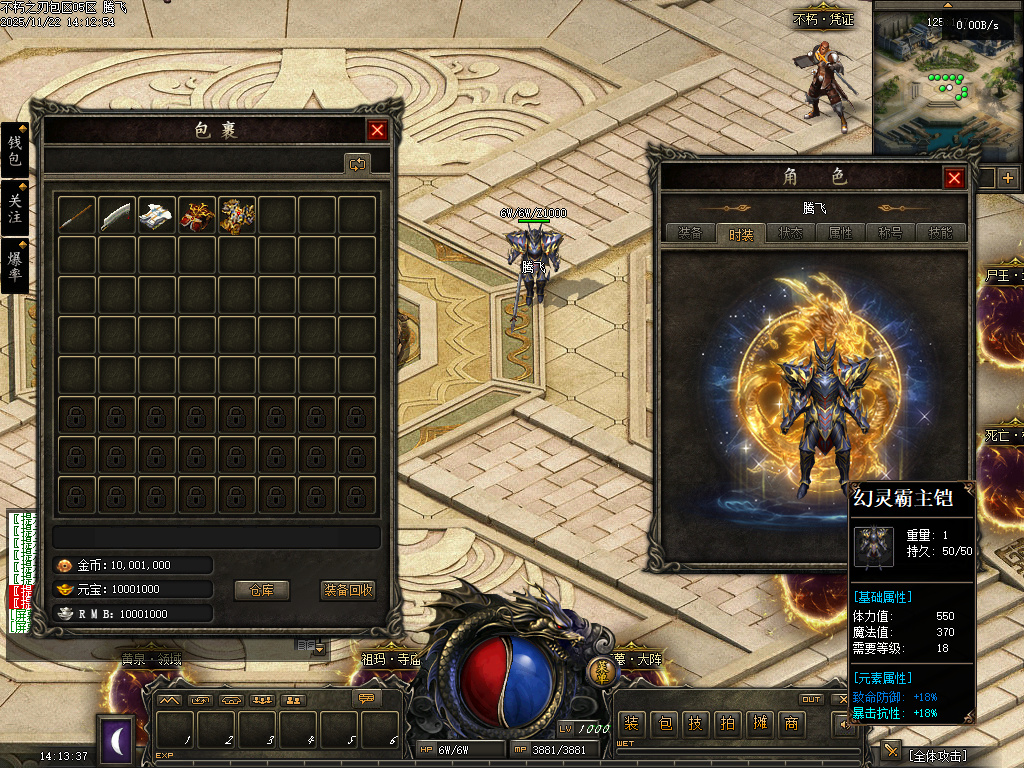Open the 关注 side tab
The height and width of the screenshot is (768, 1024).
pos(14,209)
